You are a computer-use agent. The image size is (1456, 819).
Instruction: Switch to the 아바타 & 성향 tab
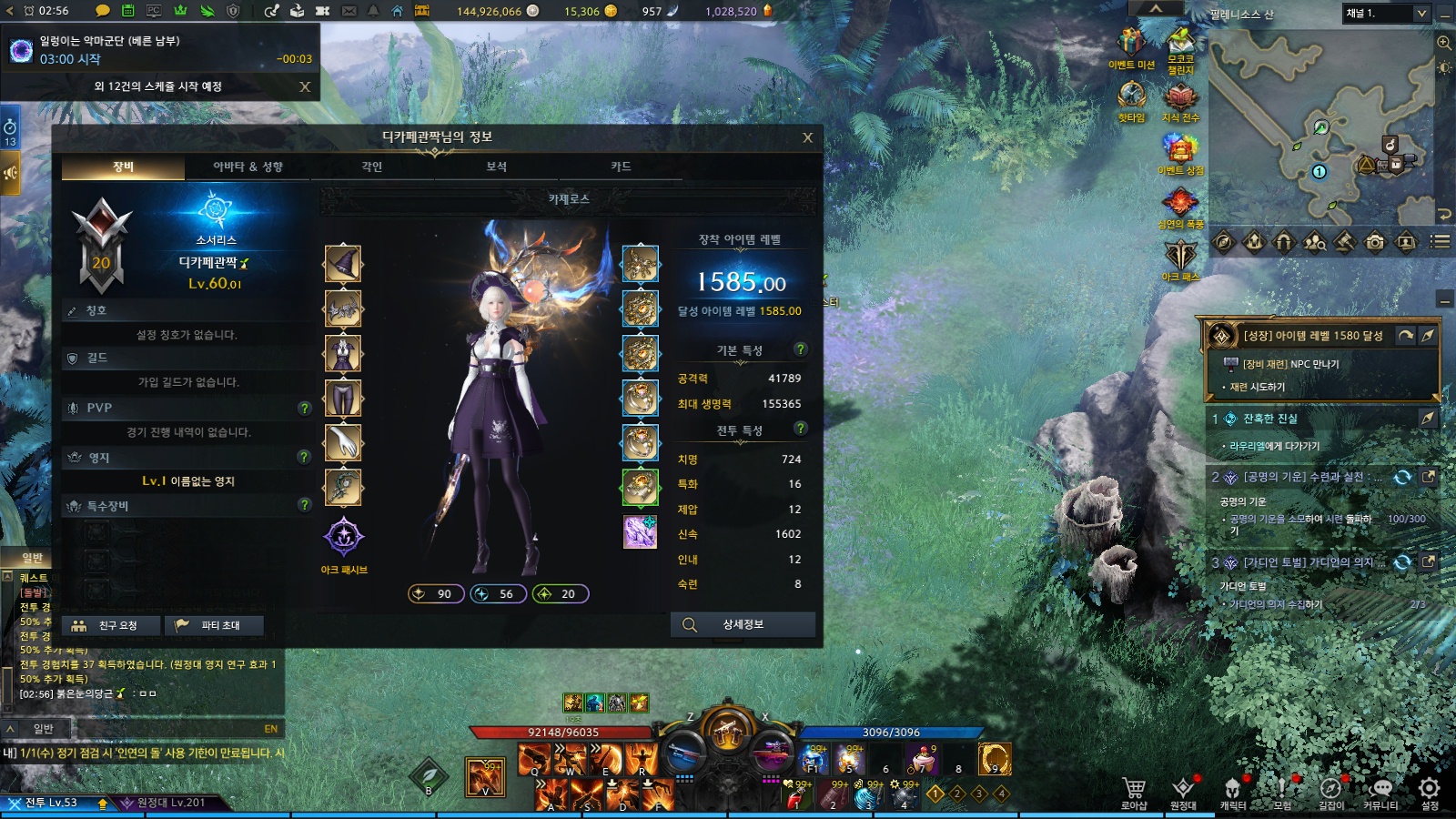[x=248, y=167]
